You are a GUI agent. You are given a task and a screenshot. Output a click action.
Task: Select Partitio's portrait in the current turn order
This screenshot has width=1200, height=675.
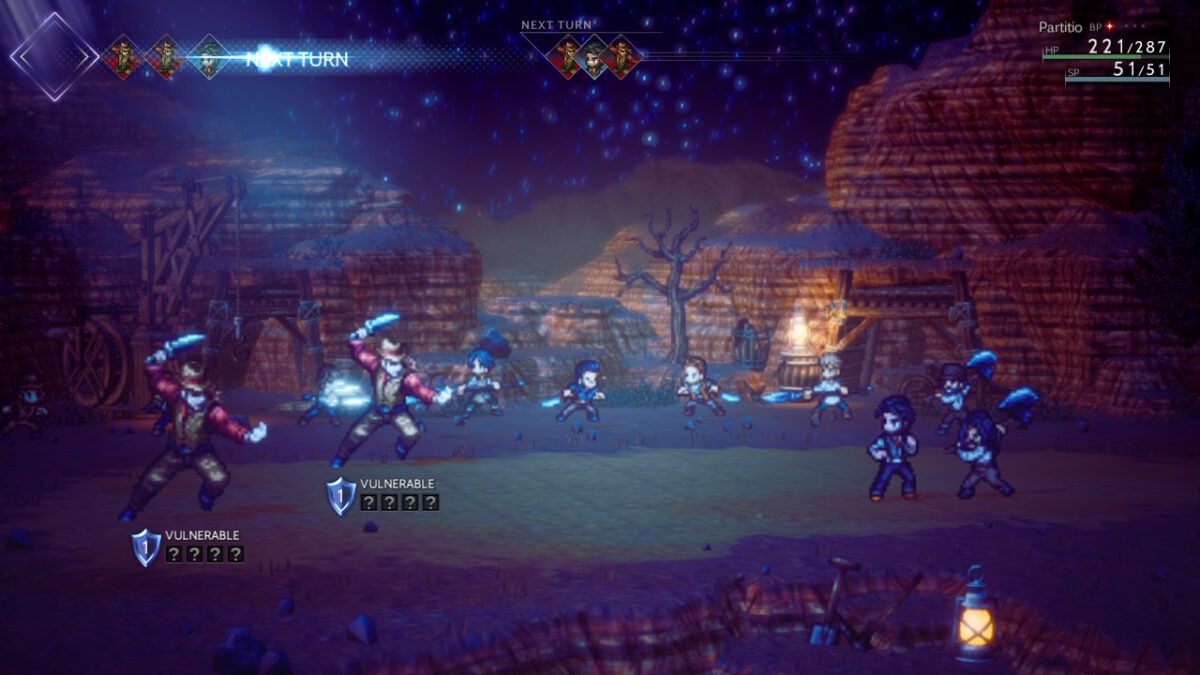(x=209, y=57)
